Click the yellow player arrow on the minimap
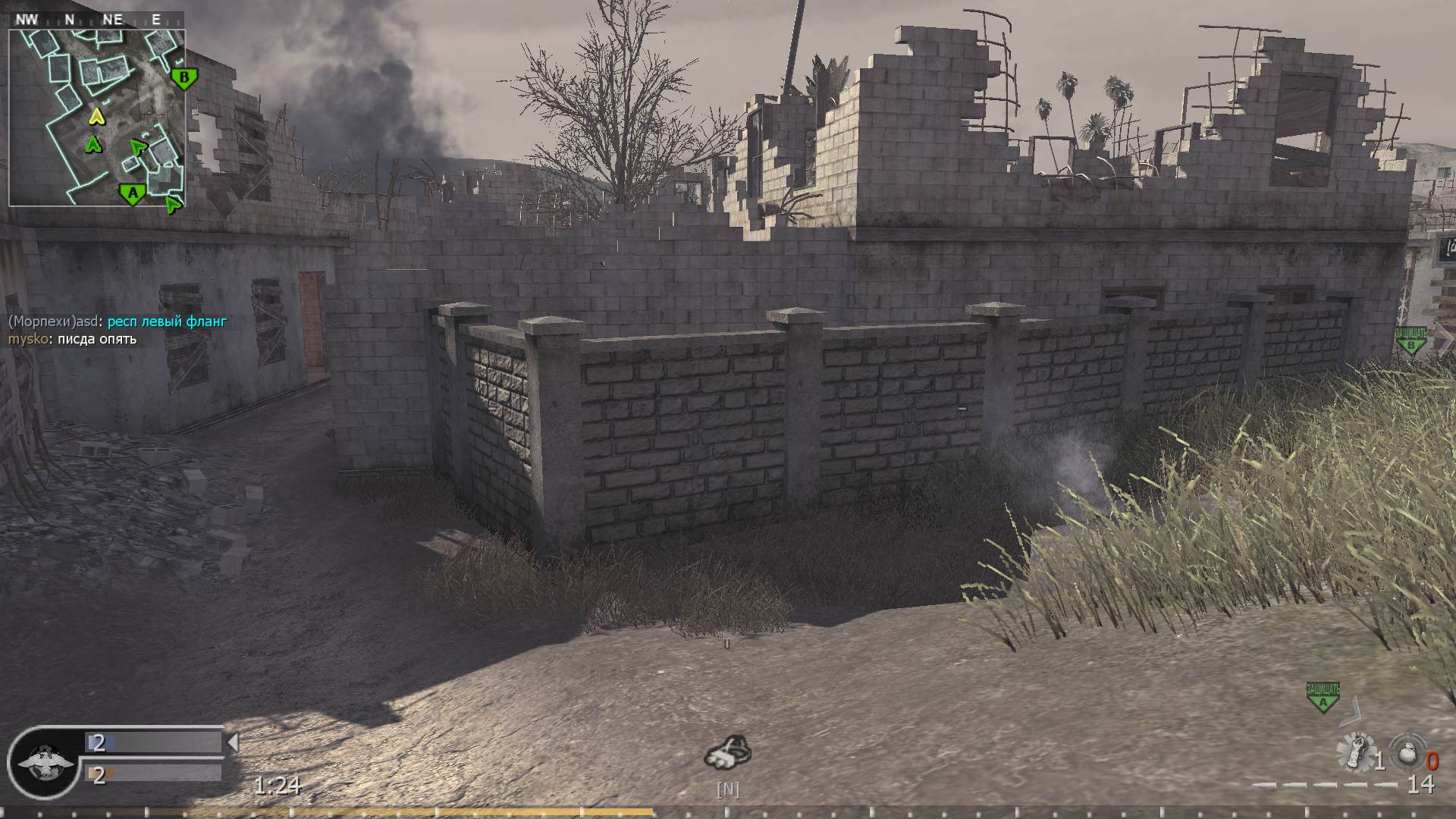The width and height of the screenshot is (1456, 819). (96, 115)
